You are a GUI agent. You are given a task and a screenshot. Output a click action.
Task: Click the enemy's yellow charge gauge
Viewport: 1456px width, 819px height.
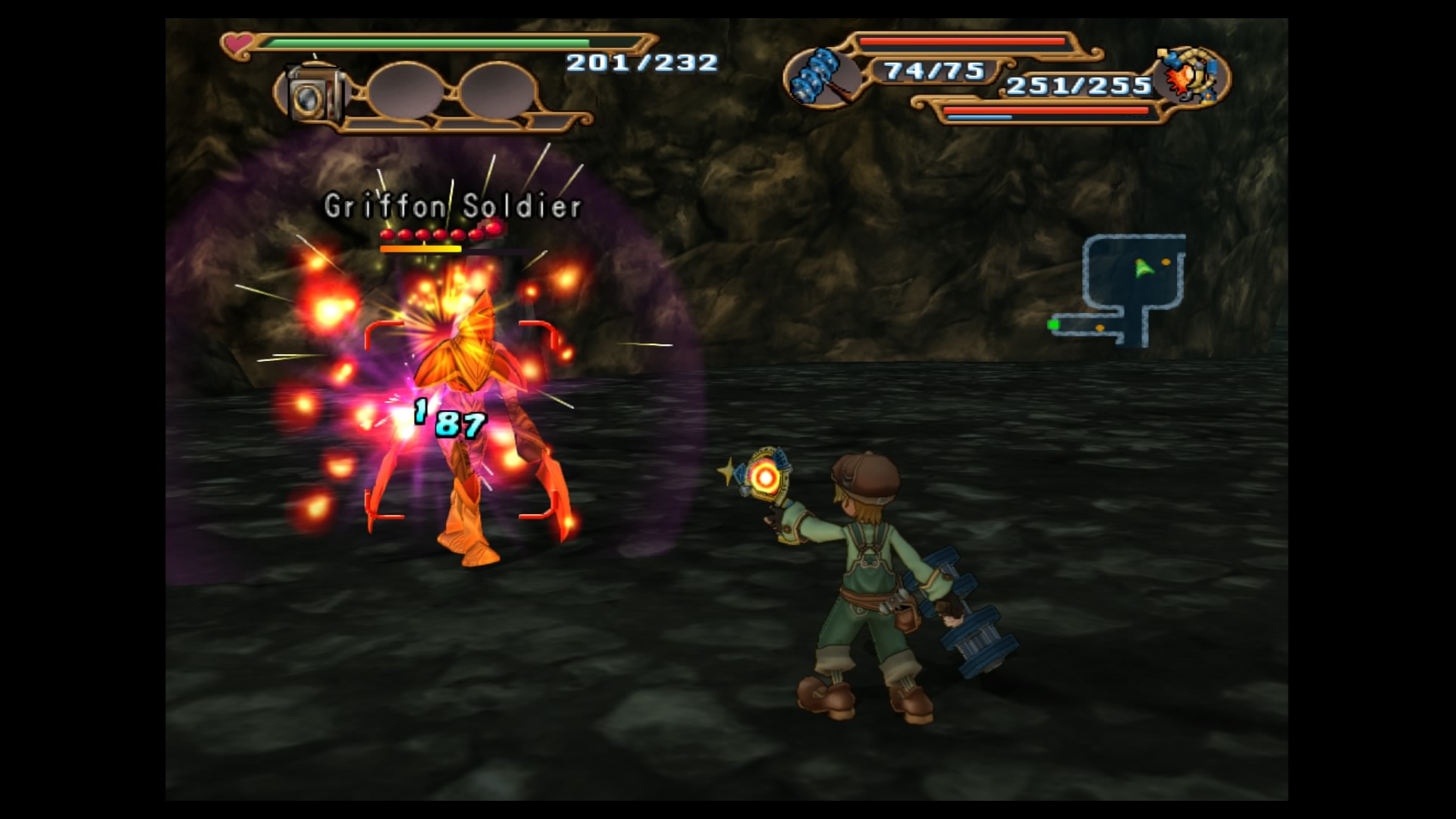[421, 249]
